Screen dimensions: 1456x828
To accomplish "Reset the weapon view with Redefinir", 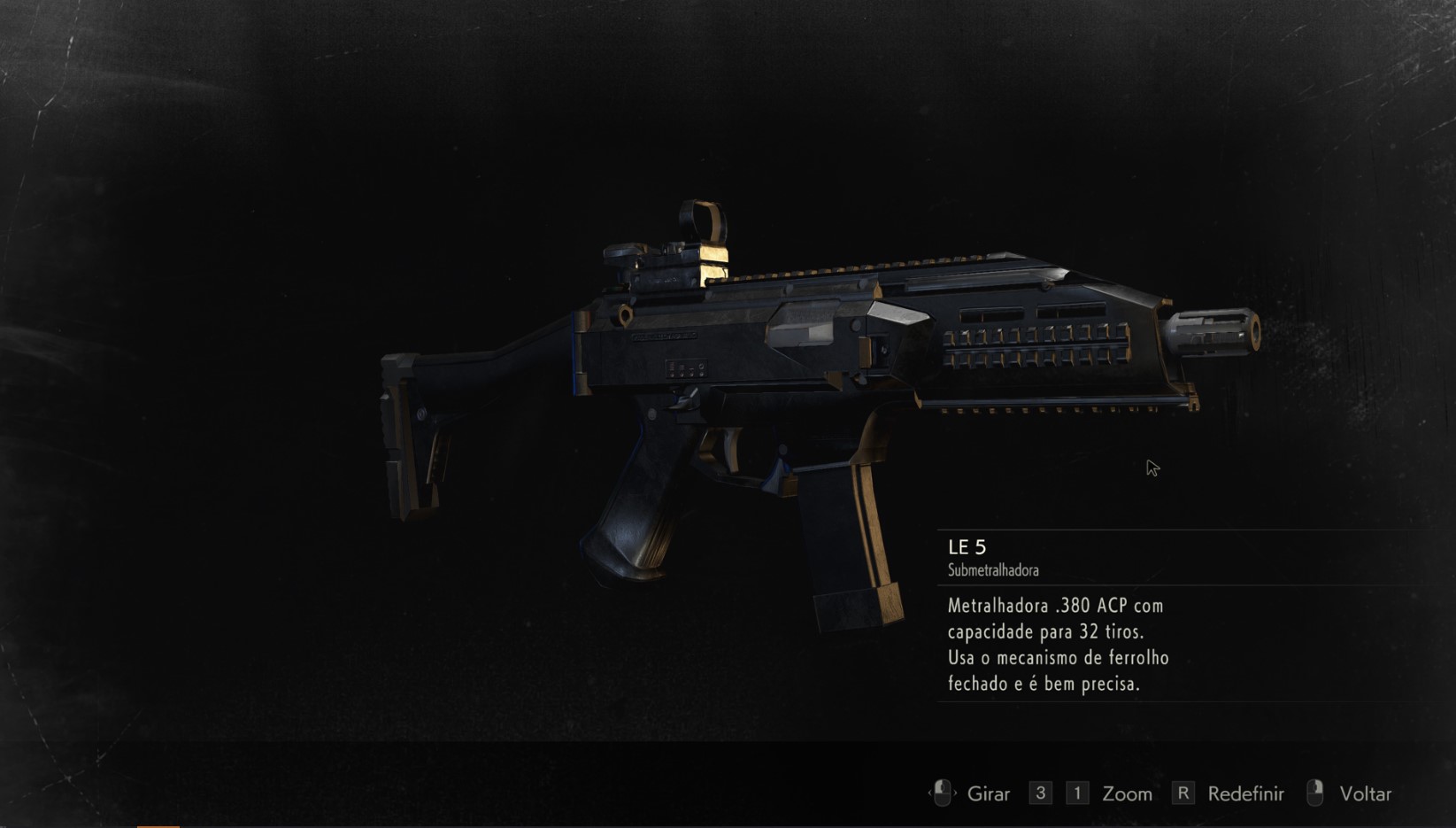I will point(1244,793).
